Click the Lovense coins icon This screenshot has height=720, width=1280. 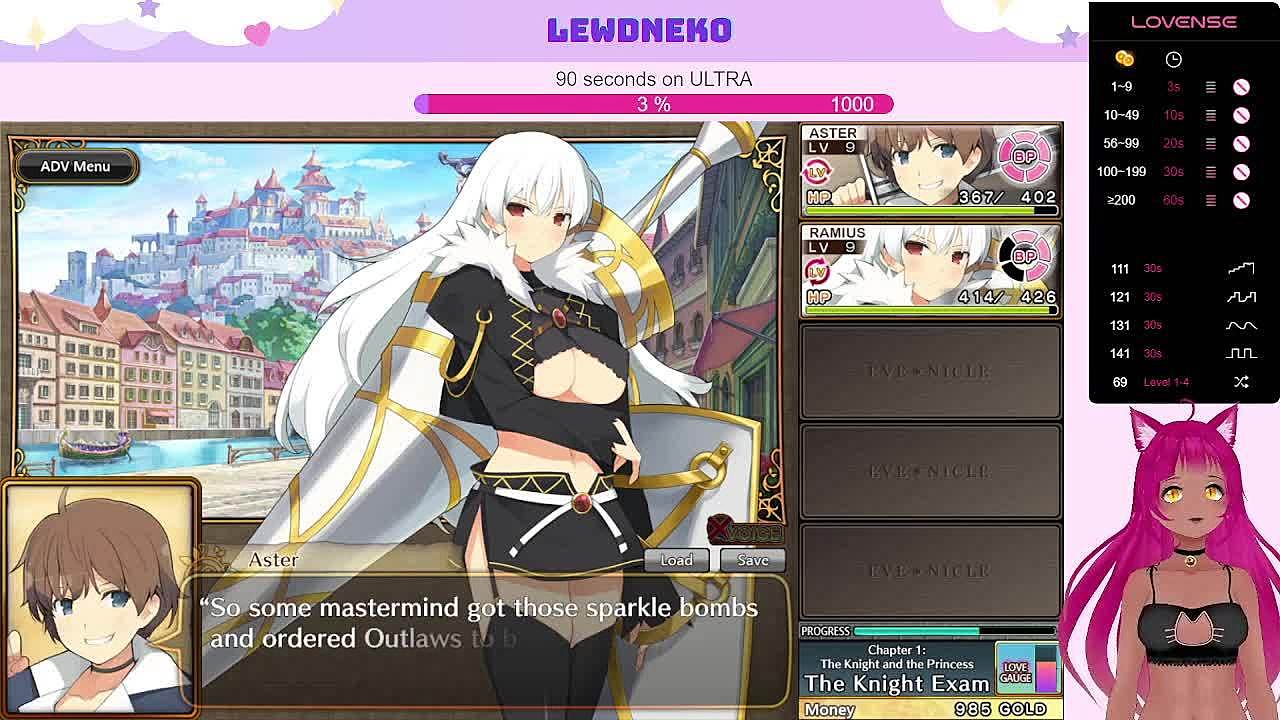1124,59
